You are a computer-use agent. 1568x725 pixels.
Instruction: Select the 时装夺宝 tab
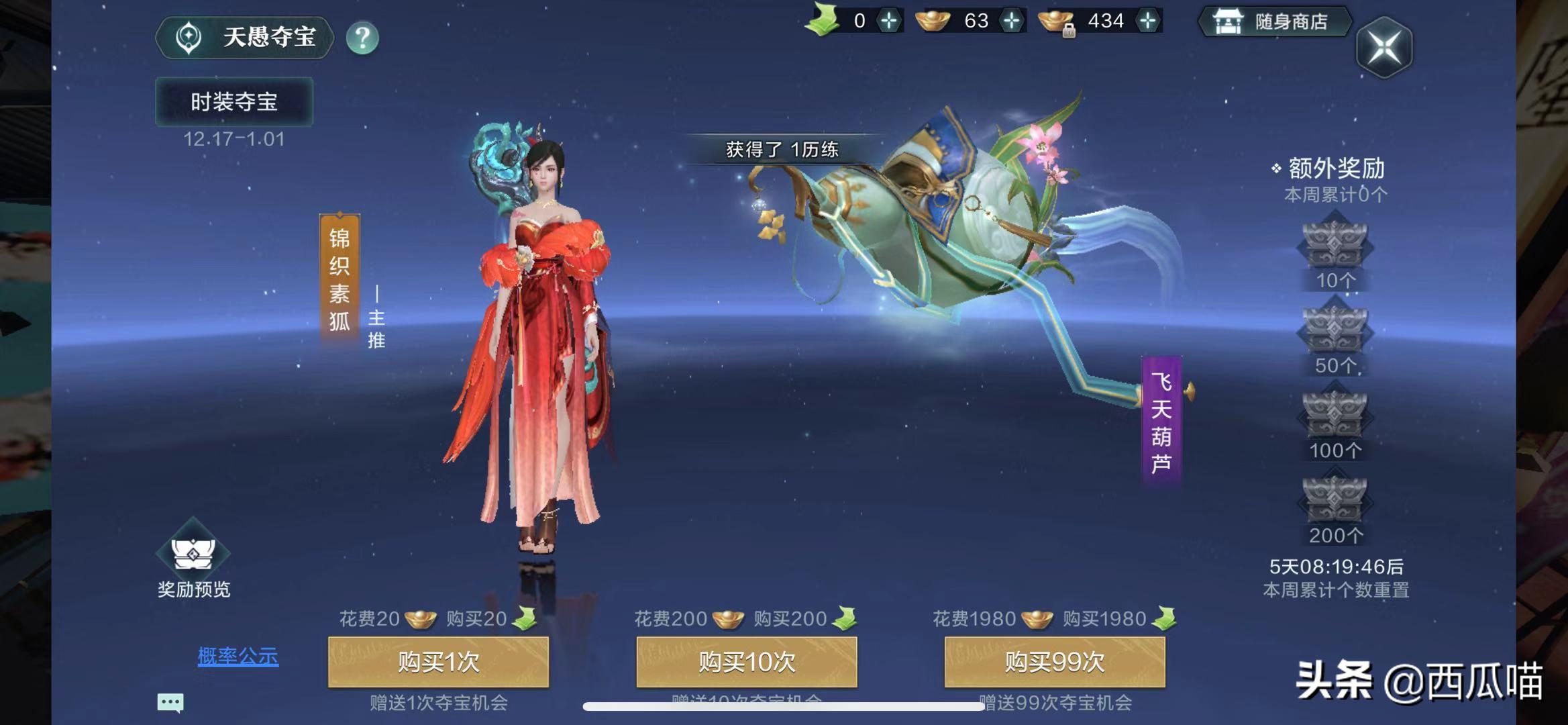click(233, 101)
